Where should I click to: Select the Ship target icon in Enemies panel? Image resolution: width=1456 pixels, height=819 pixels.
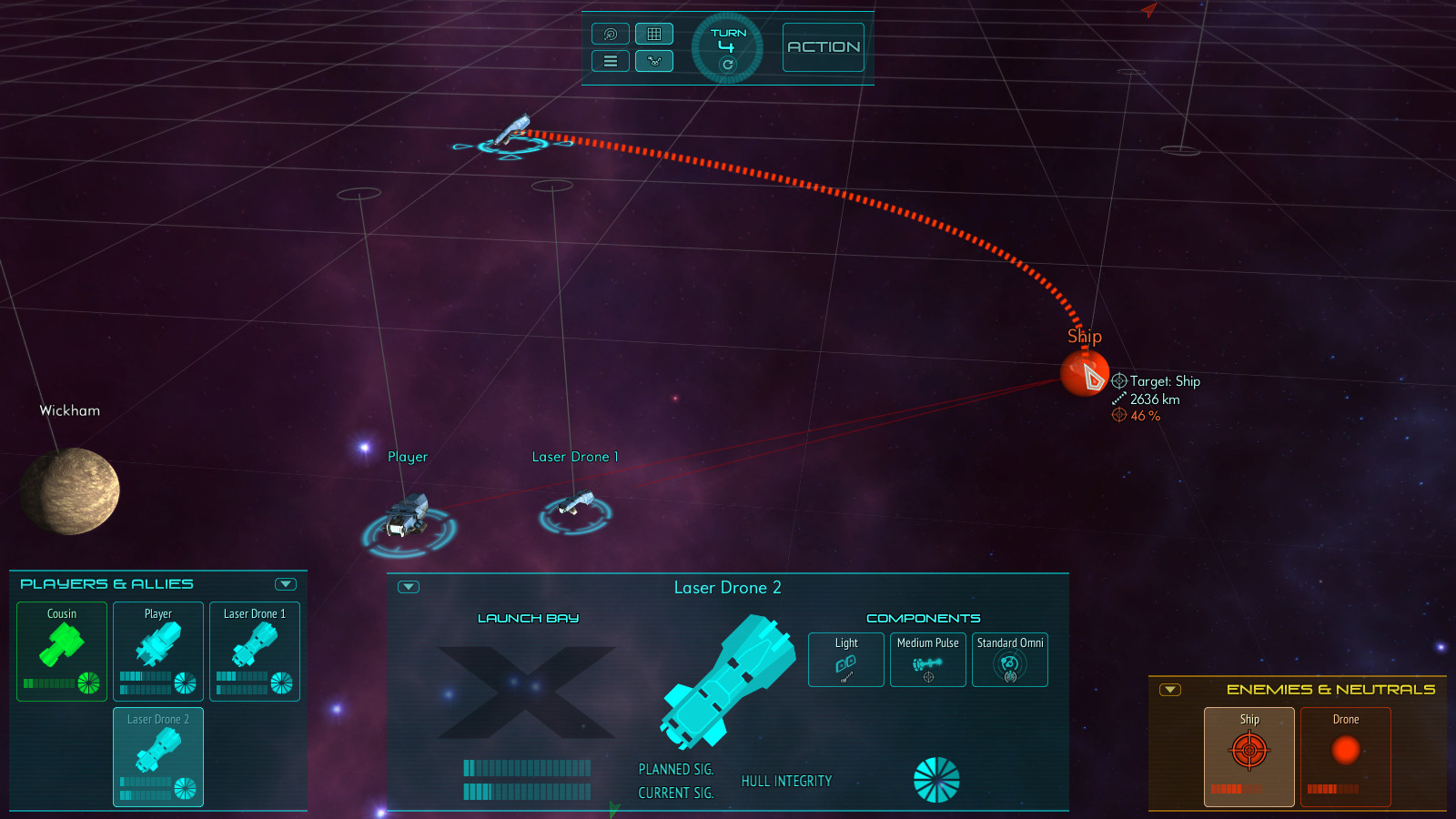click(x=1249, y=750)
